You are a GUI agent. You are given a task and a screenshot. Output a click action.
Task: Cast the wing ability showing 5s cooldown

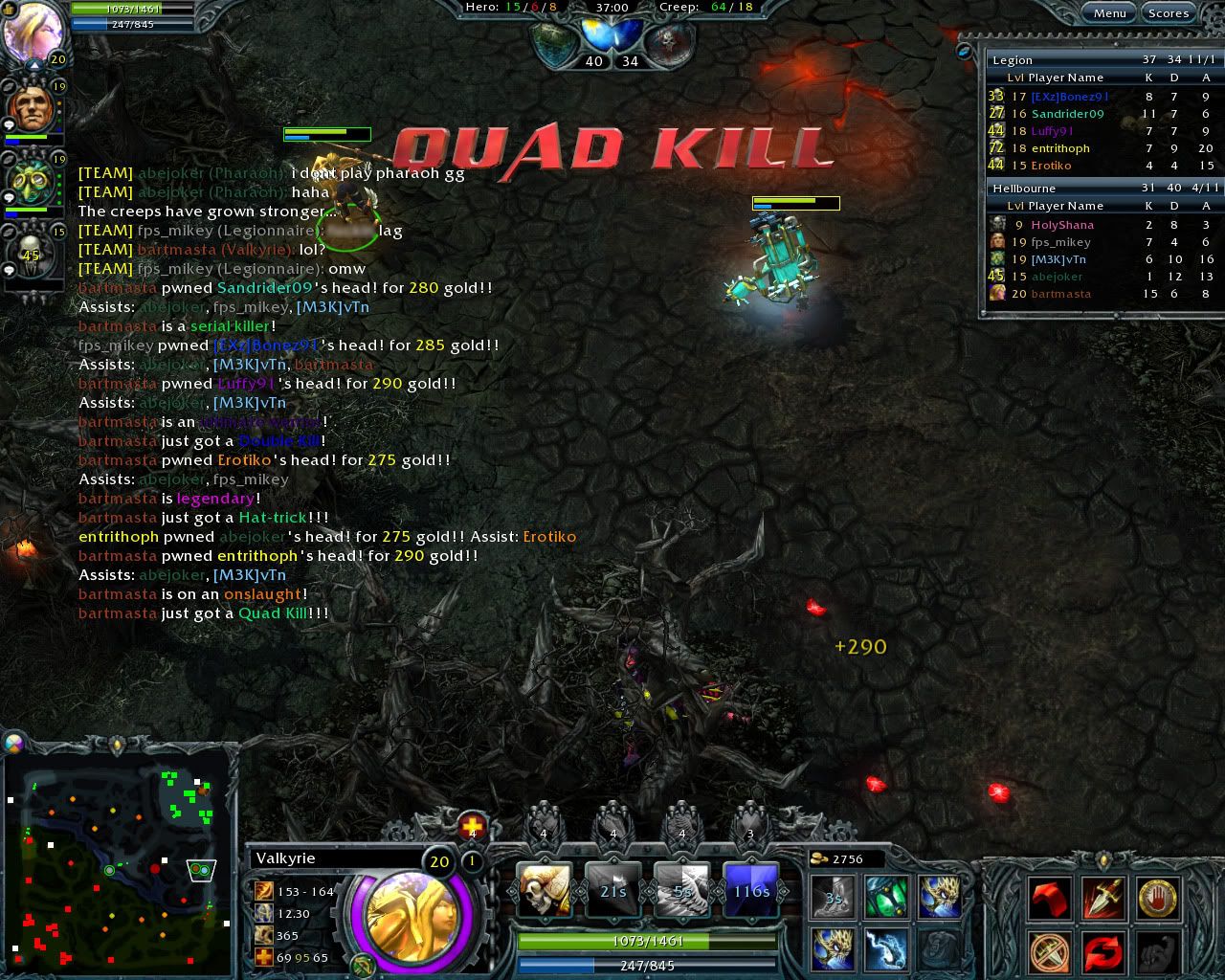click(681, 889)
